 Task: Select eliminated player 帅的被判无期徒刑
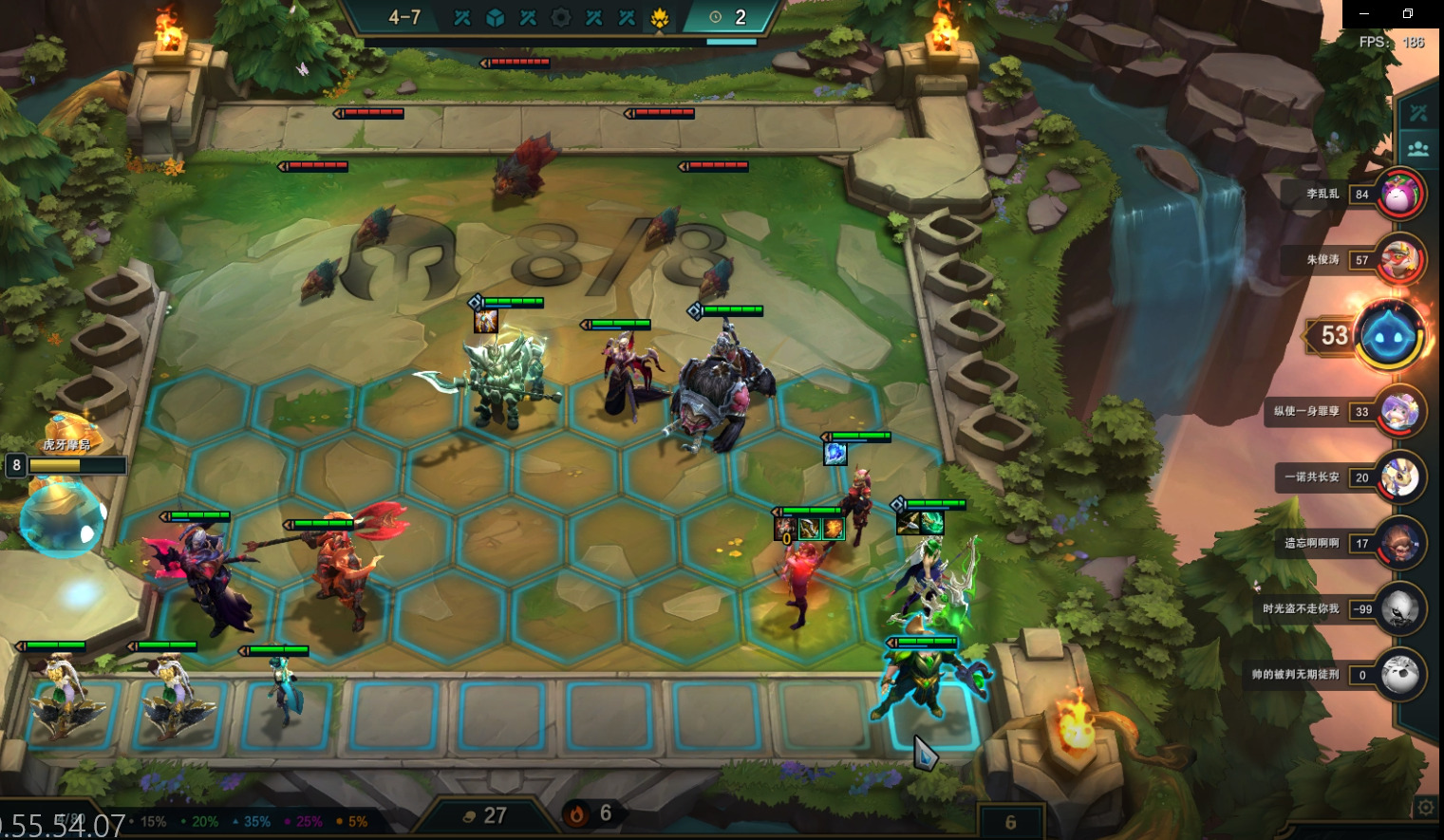pos(1399,675)
